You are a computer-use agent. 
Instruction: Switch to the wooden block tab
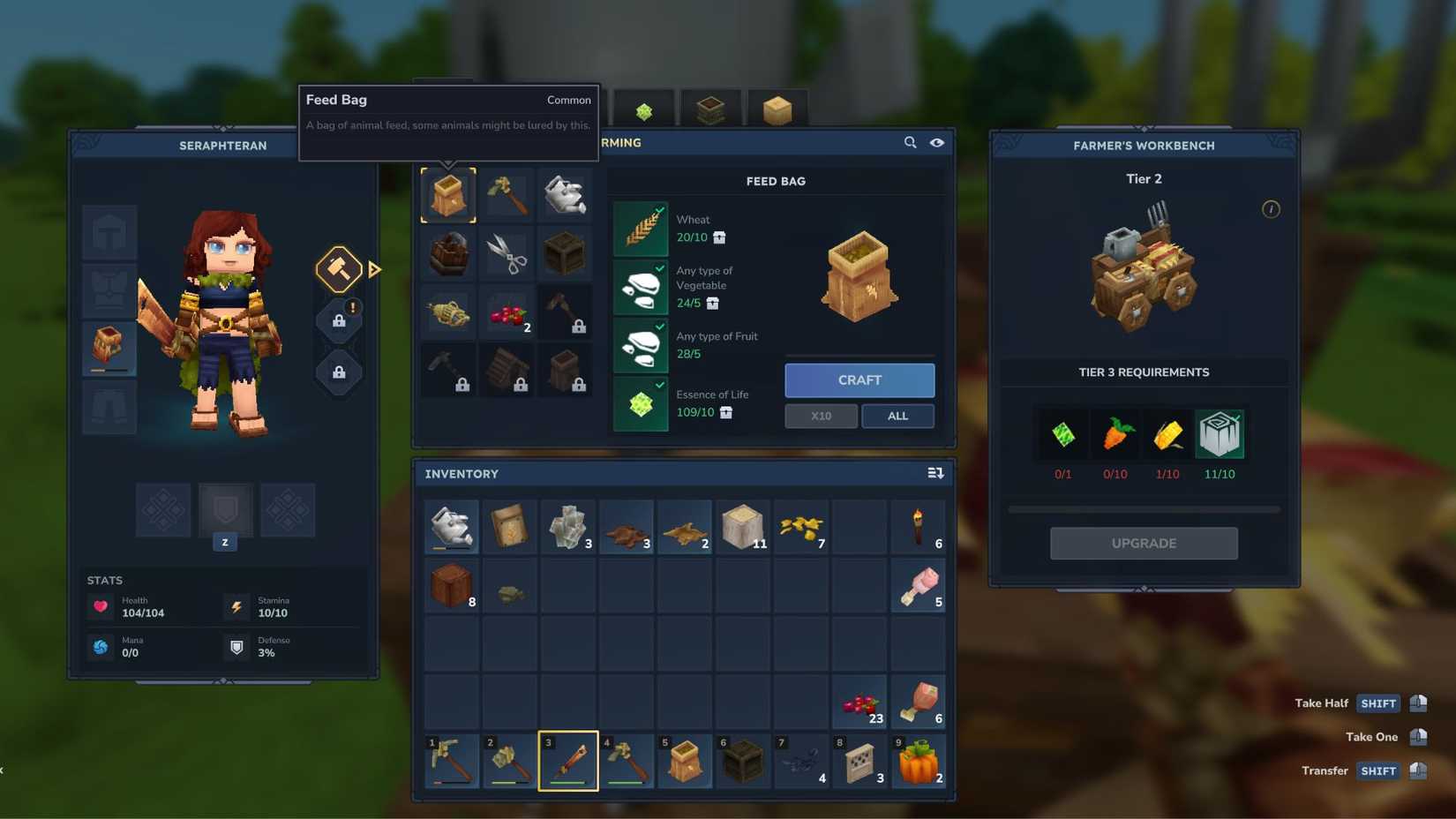click(x=776, y=108)
